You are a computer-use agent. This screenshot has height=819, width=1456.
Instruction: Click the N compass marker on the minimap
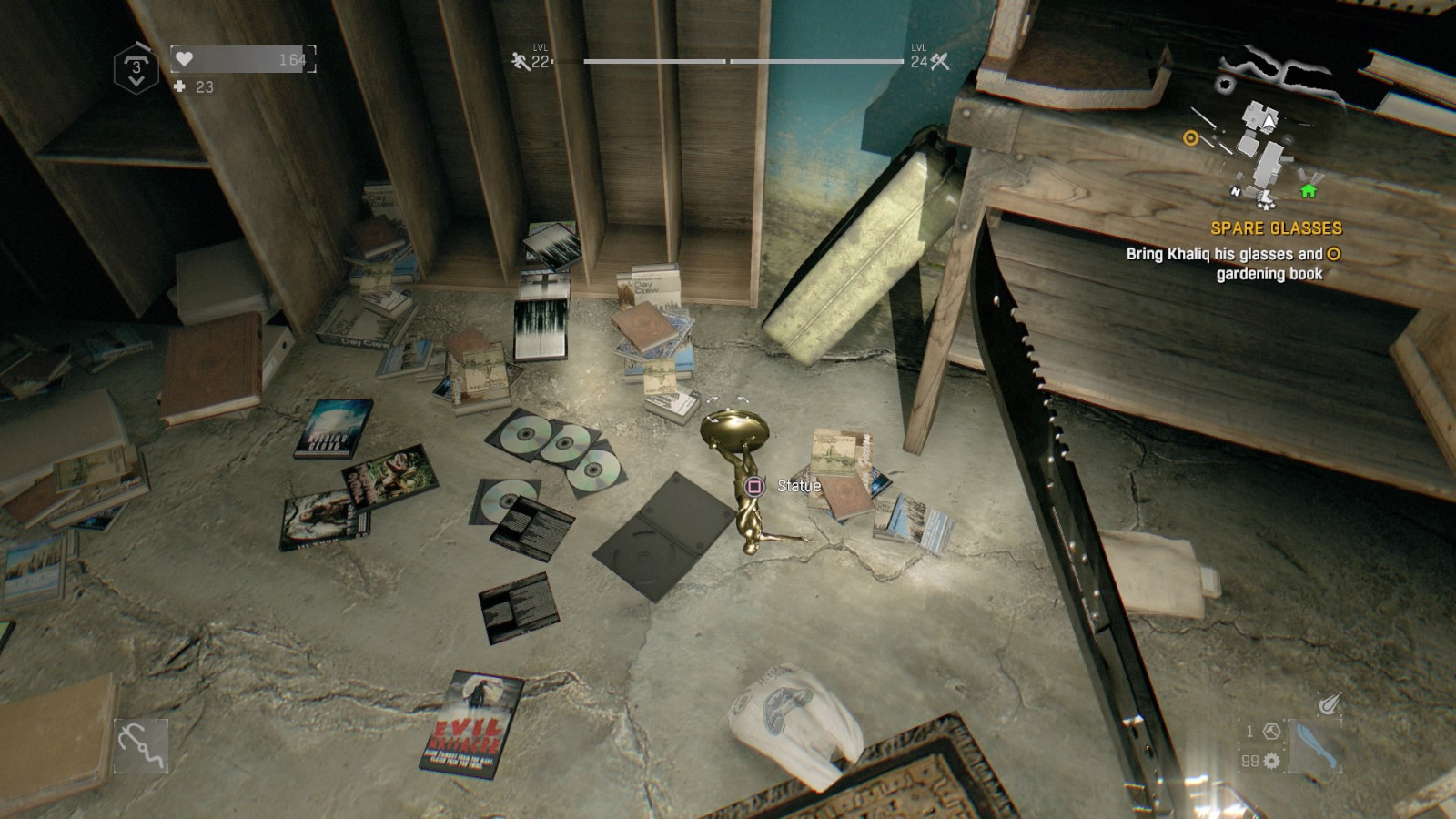(1237, 193)
